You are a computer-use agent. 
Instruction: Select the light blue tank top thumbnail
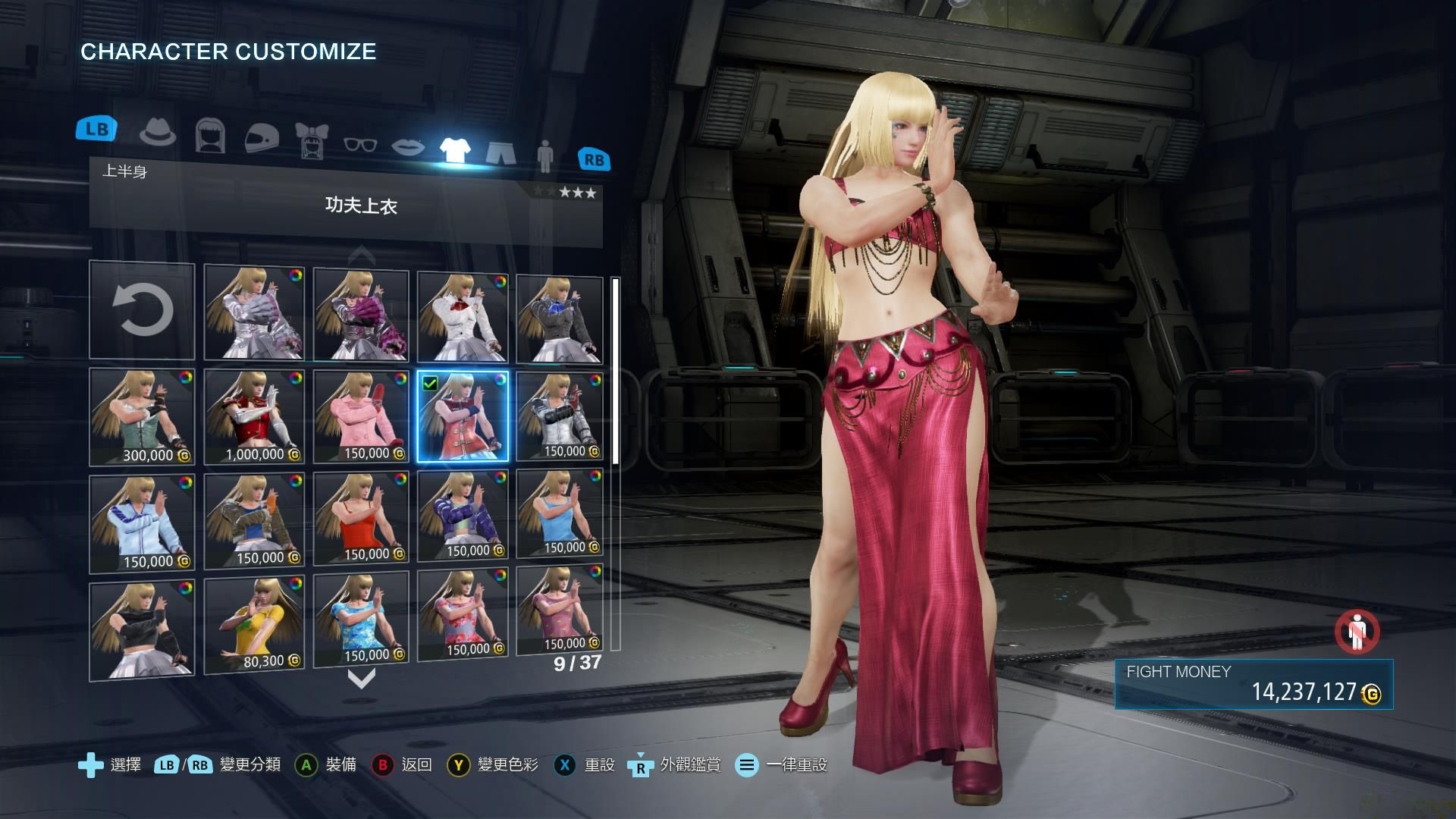560,514
